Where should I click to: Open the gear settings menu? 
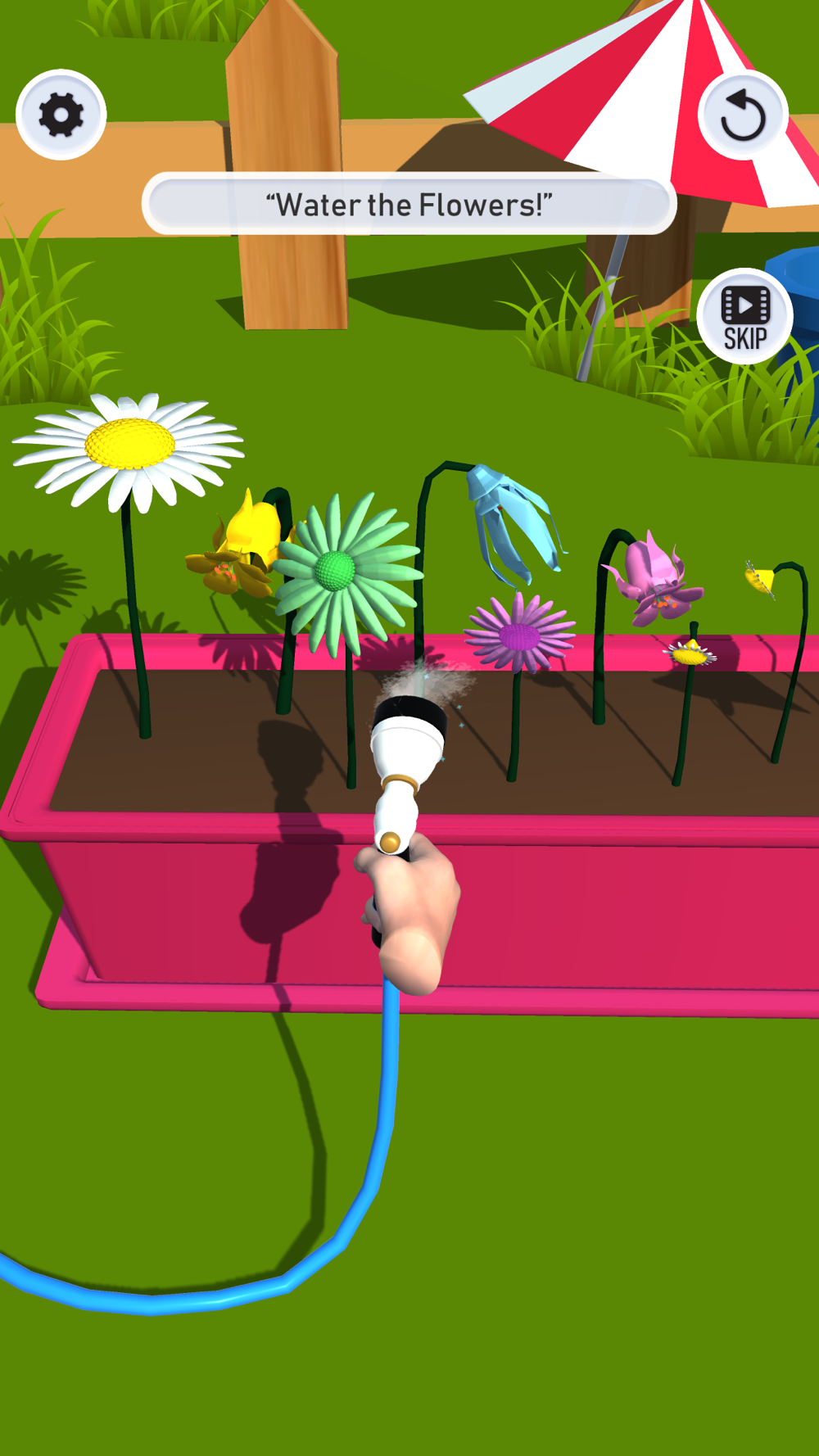point(61,115)
